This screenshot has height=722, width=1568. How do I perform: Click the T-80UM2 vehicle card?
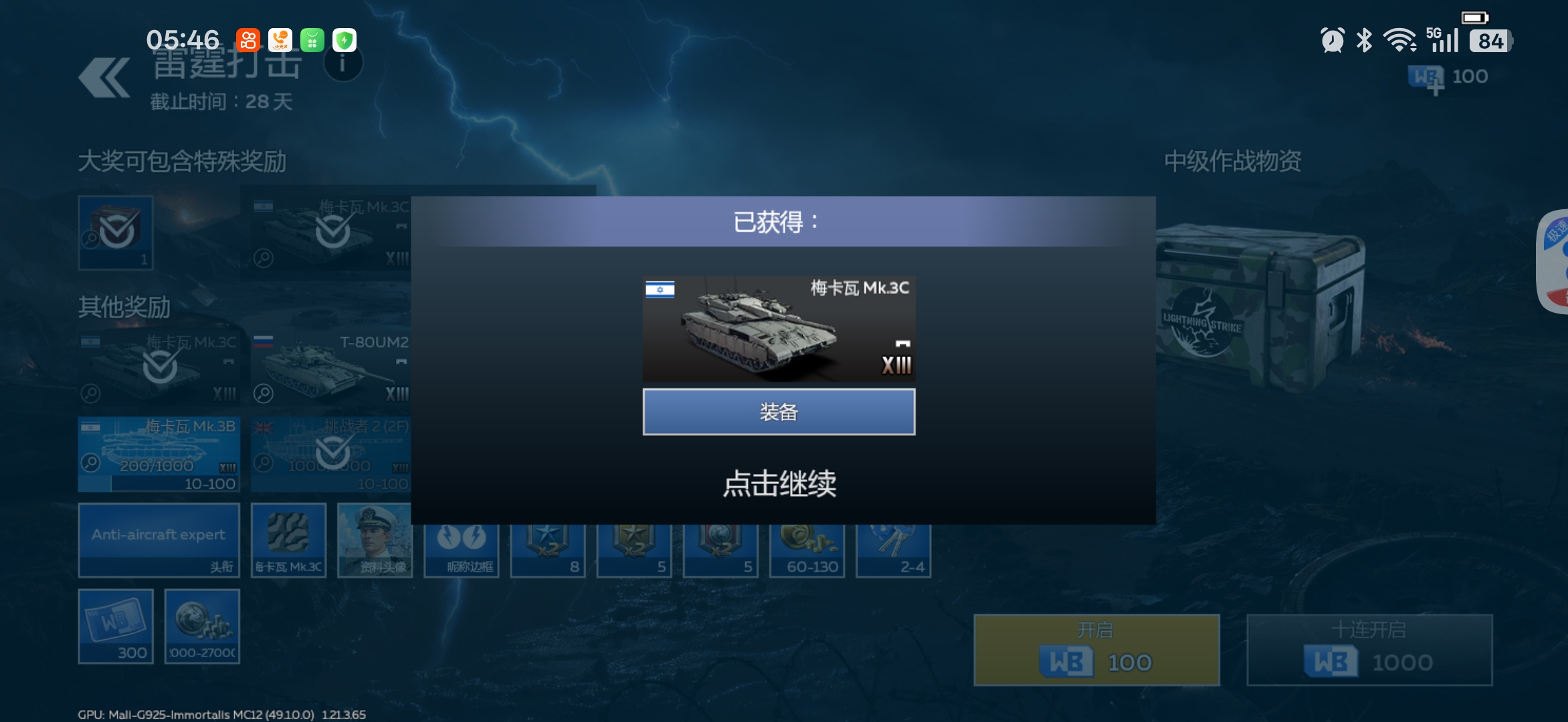pos(331,364)
